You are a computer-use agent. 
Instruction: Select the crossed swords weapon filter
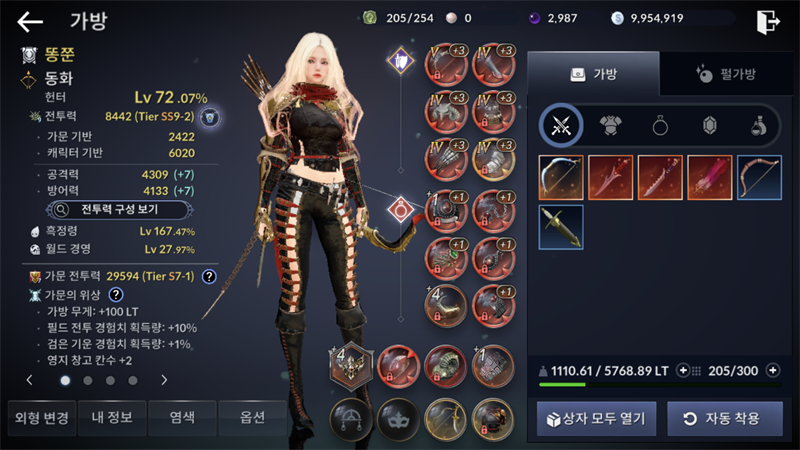tap(561, 125)
